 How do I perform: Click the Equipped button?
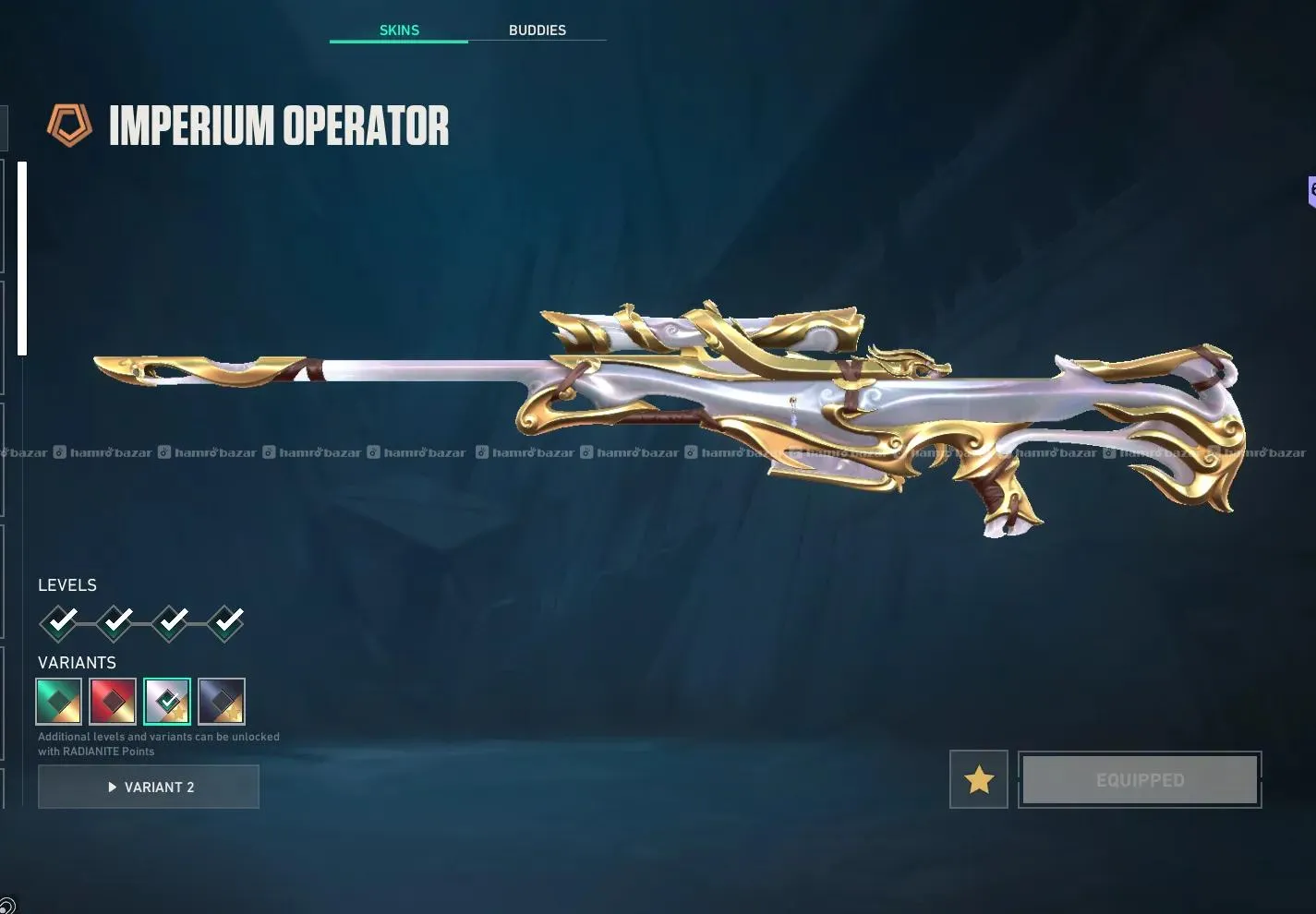(x=1140, y=780)
